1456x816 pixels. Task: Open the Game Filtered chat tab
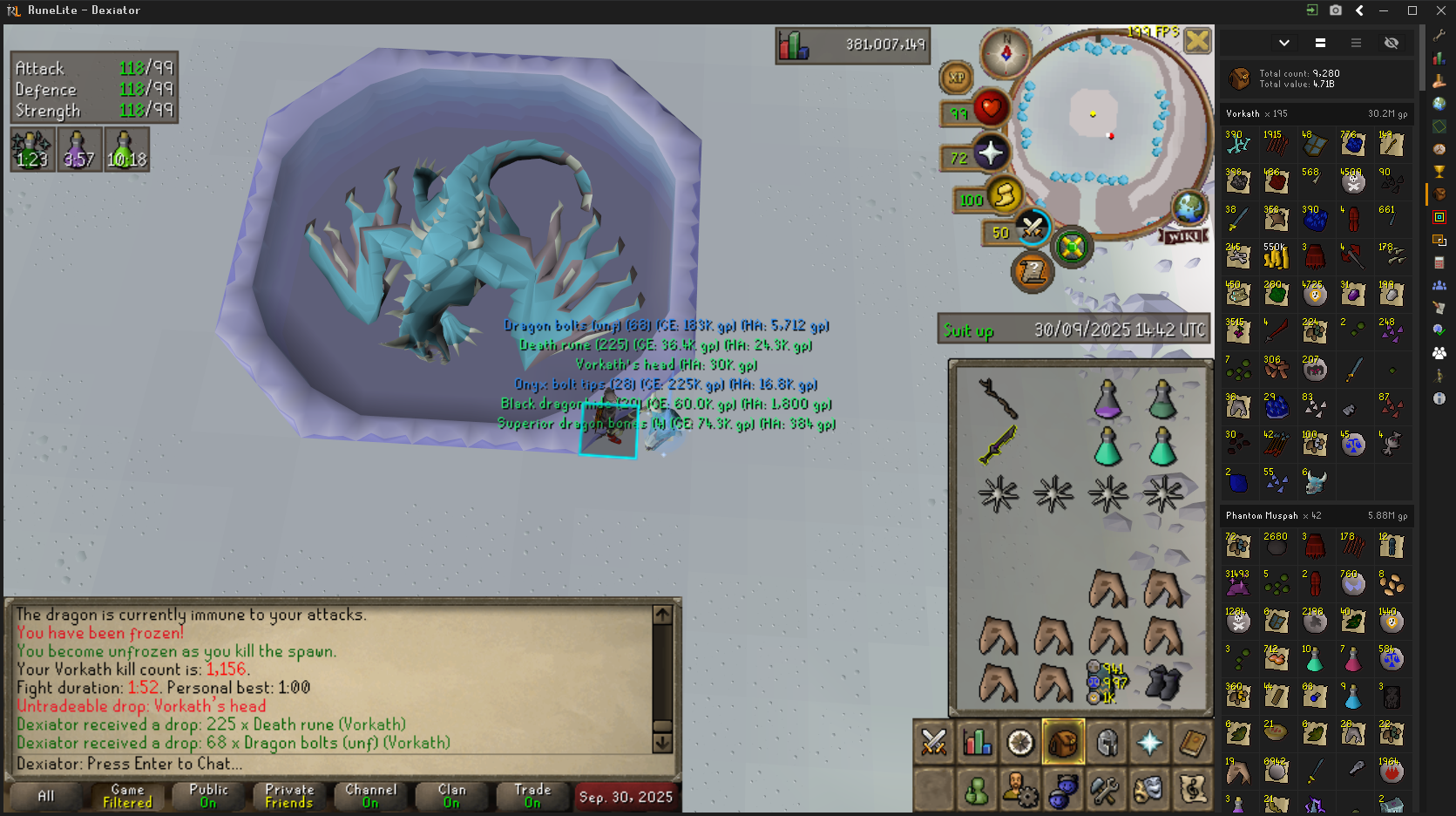[127, 796]
